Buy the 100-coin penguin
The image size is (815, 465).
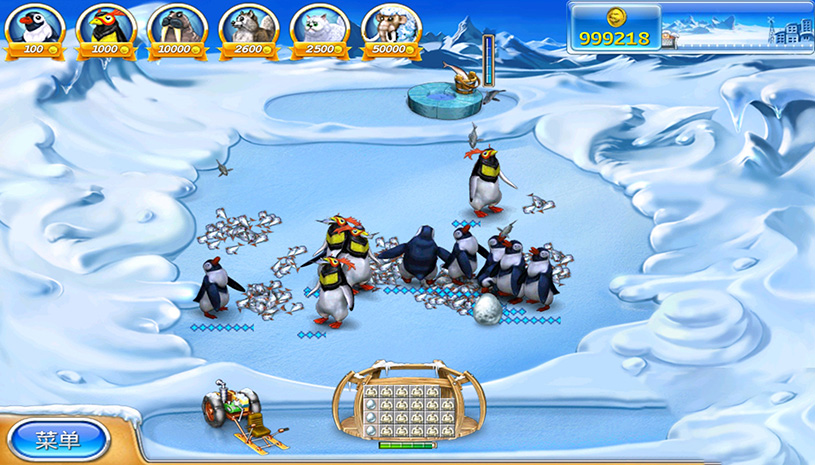34,26
